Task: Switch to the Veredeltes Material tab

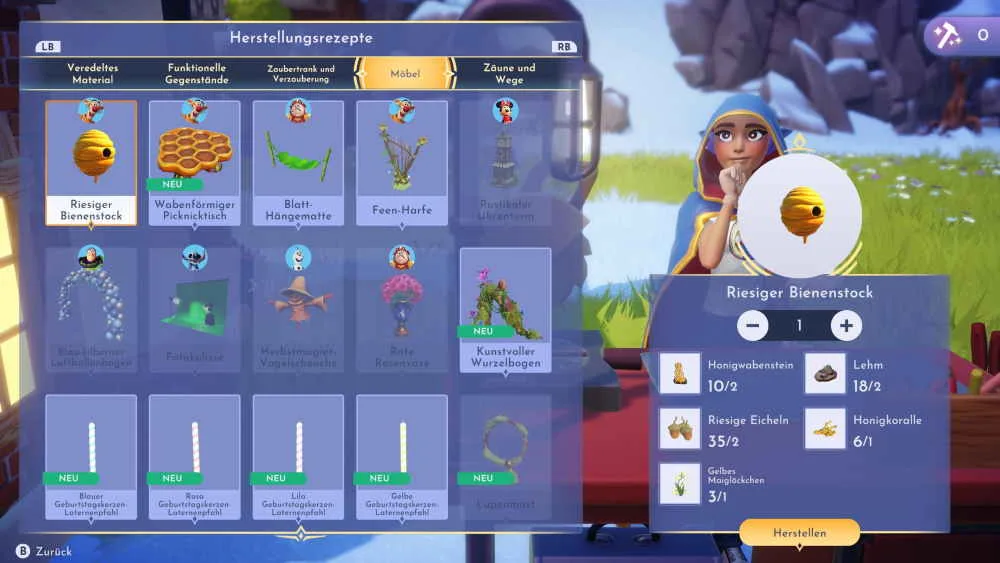Action: click(x=92, y=73)
